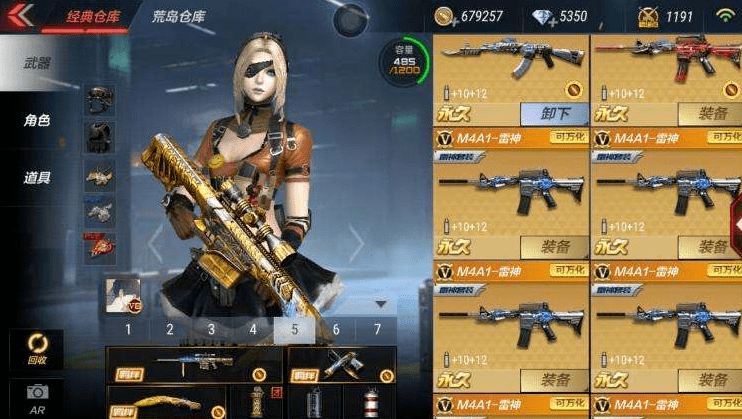Select the body armor vest slot

pos(99,137)
